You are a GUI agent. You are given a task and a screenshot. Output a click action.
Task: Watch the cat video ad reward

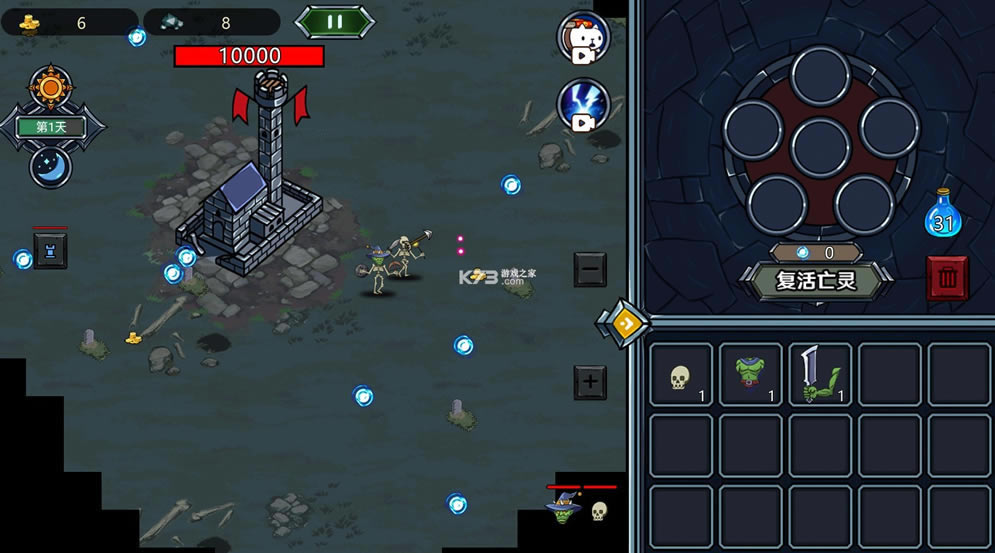click(583, 39)
